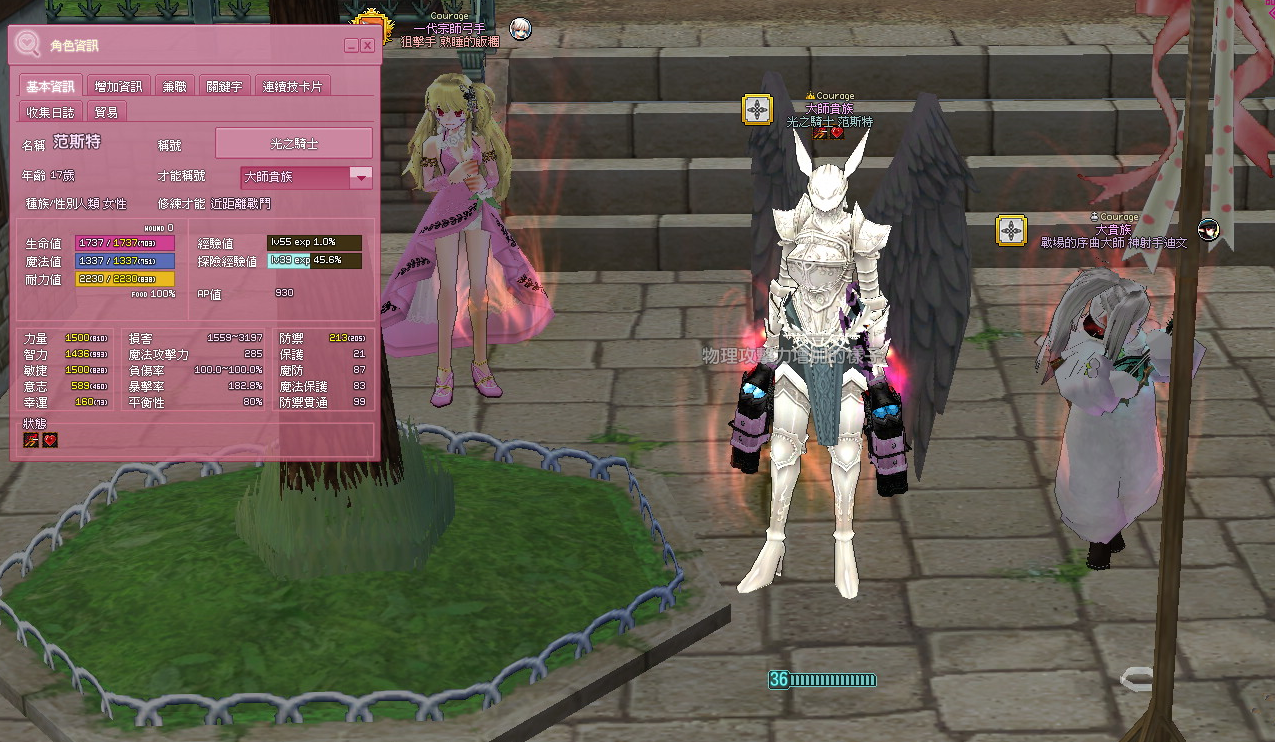Select the running figure status icon in 狀態 panel
This screenshot has width=1275, height=742.
(x=31, y=440)
